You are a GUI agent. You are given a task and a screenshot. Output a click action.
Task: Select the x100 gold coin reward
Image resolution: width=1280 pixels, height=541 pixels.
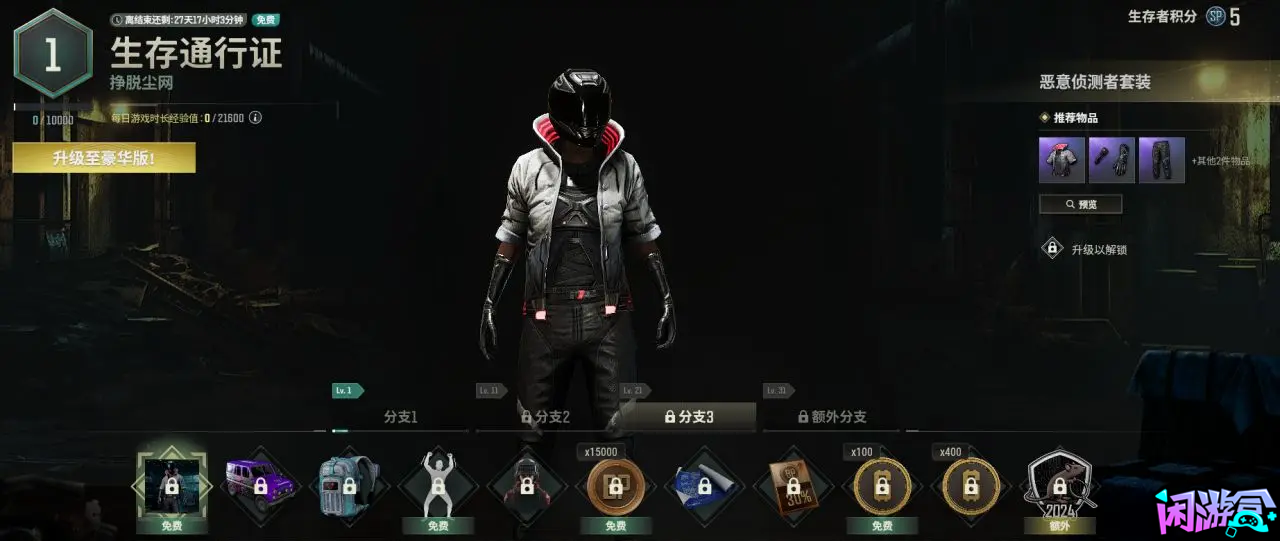[x=882, y=486]
